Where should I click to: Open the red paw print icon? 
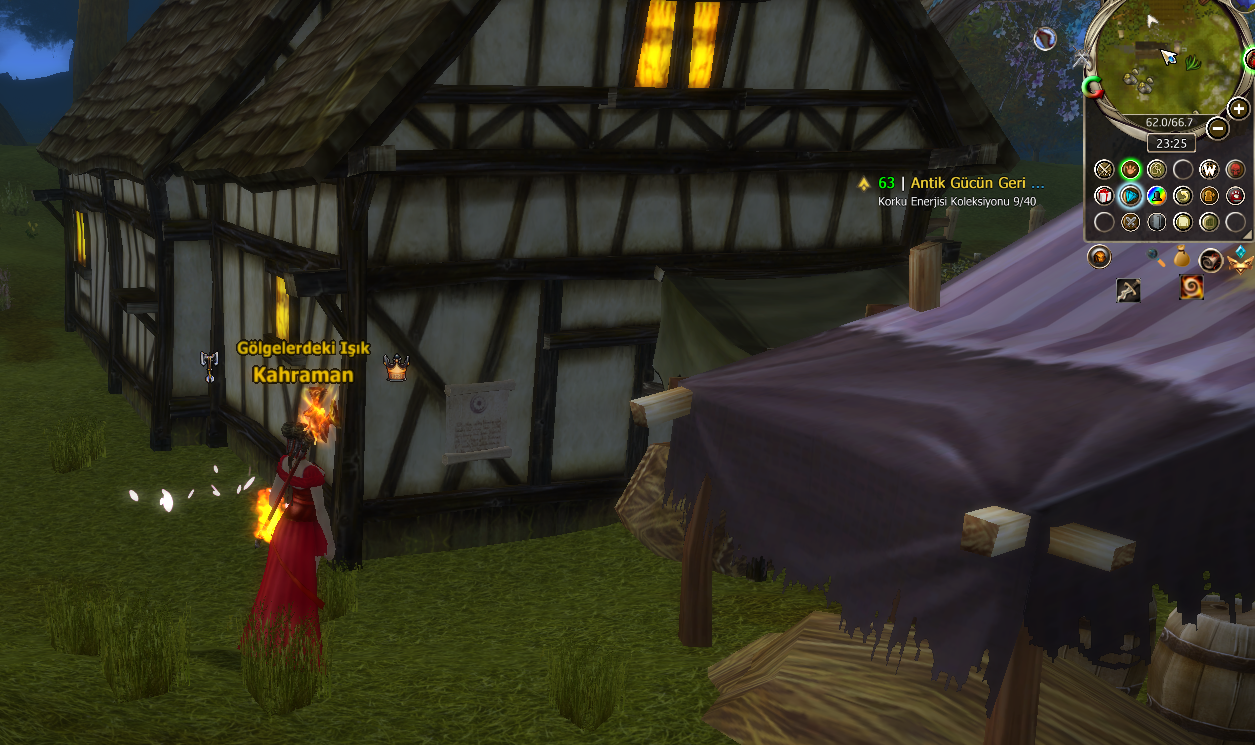click(x=1235, y=195)
